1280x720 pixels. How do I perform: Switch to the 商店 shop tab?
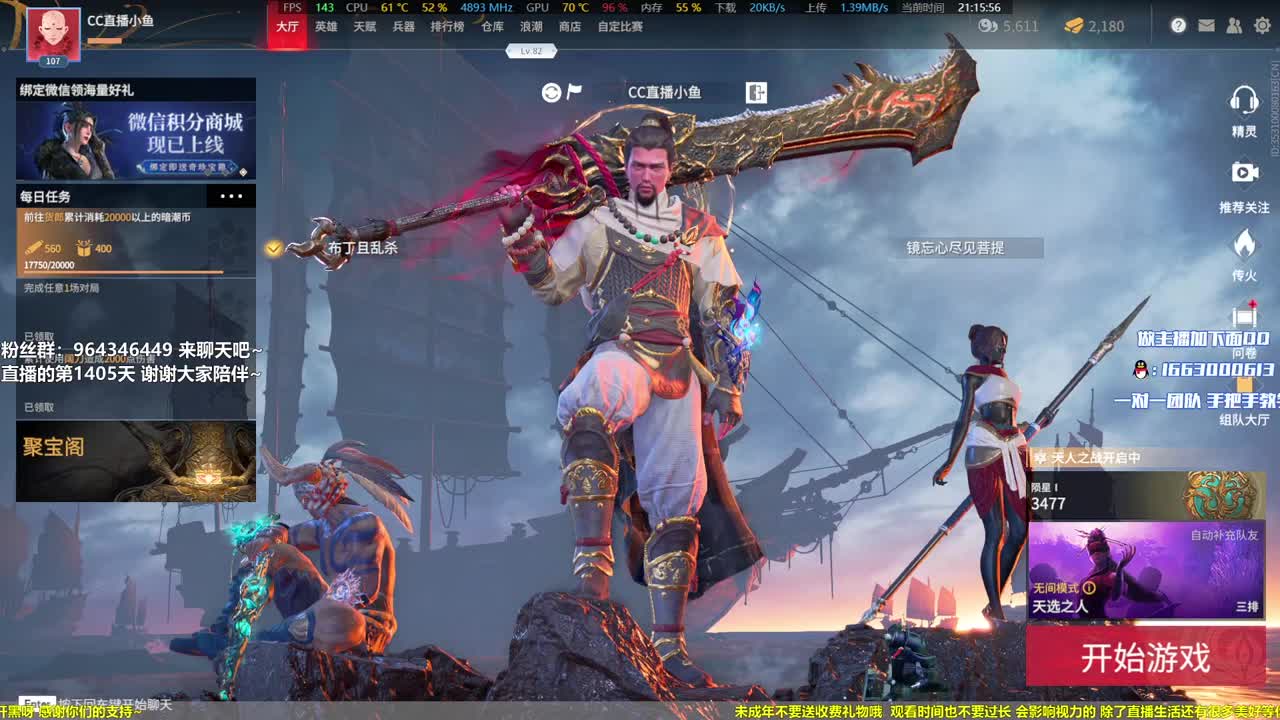(570, 27)
